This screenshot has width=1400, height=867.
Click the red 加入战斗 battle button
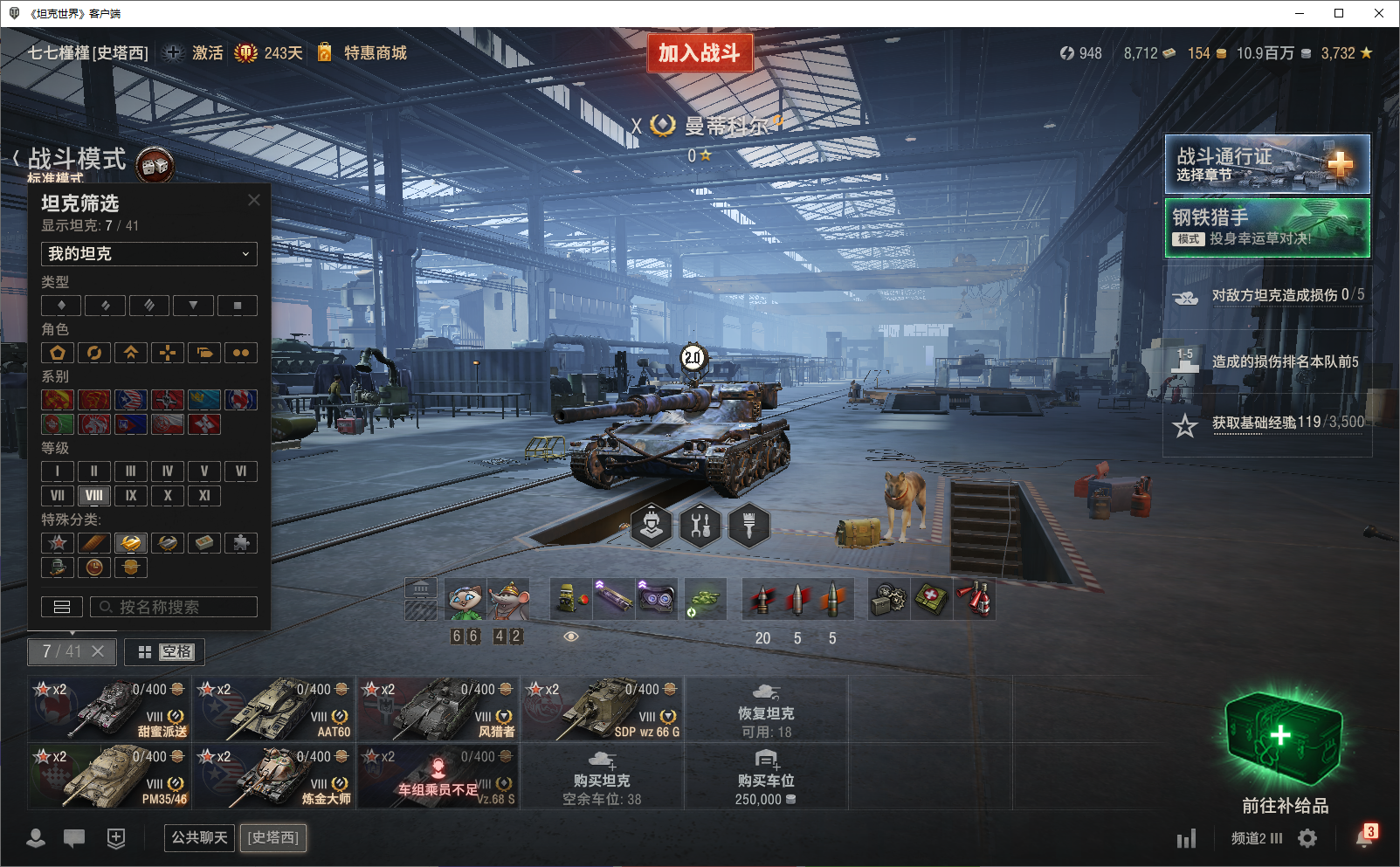click(x=699, y=53)
